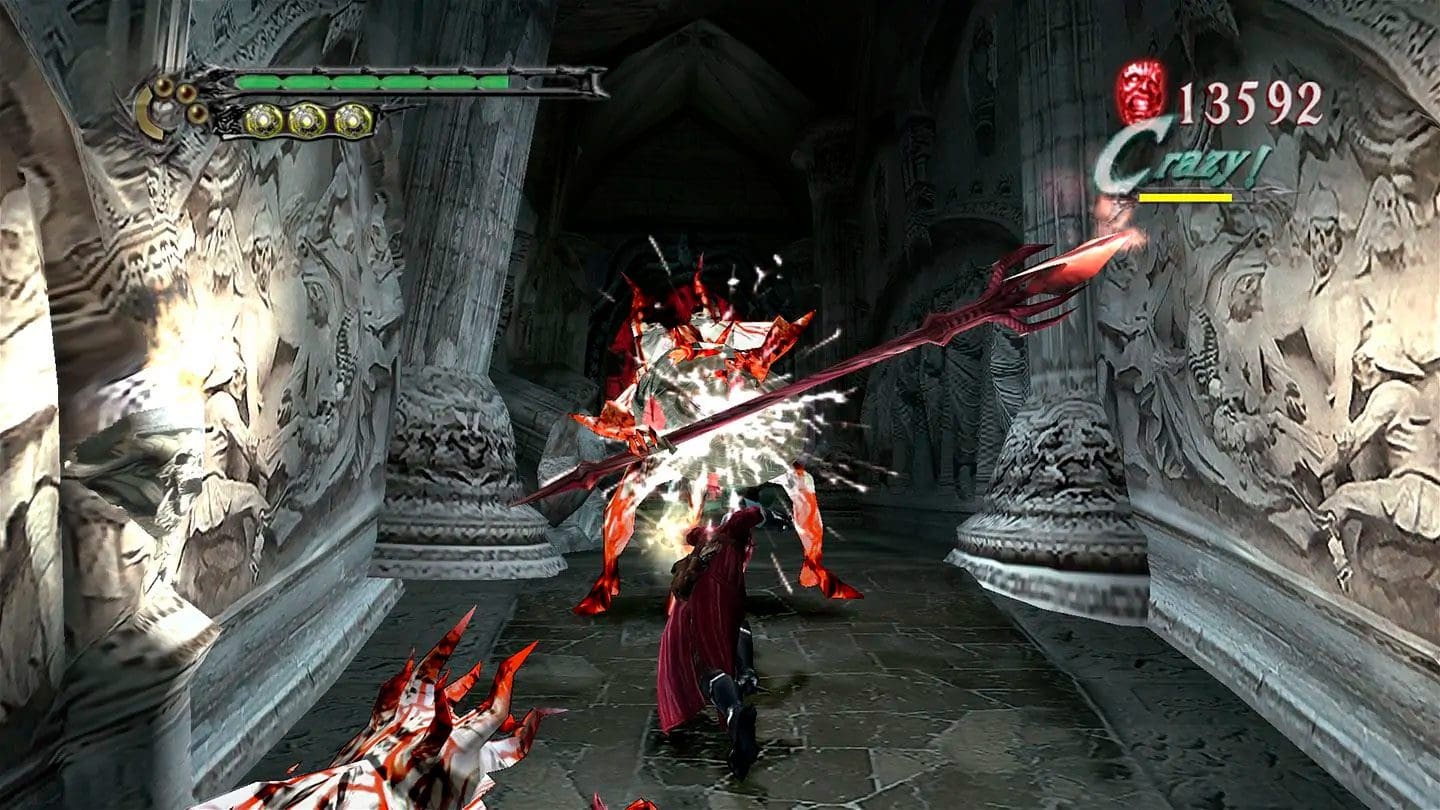
Task: Click the first Devil Trigger rune orb
Action: (262, 122)
